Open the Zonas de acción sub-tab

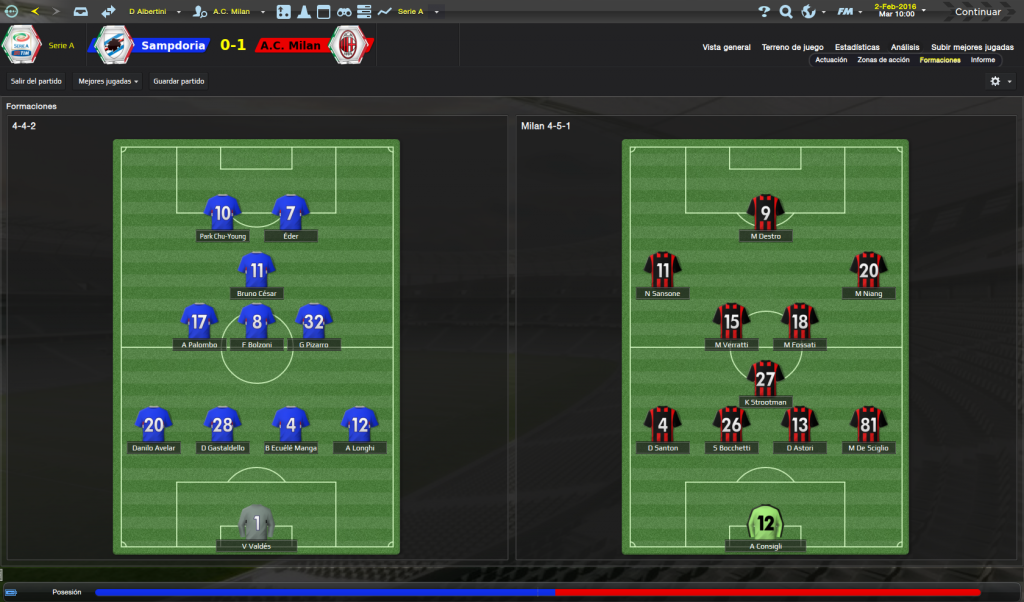pos(883,60)
